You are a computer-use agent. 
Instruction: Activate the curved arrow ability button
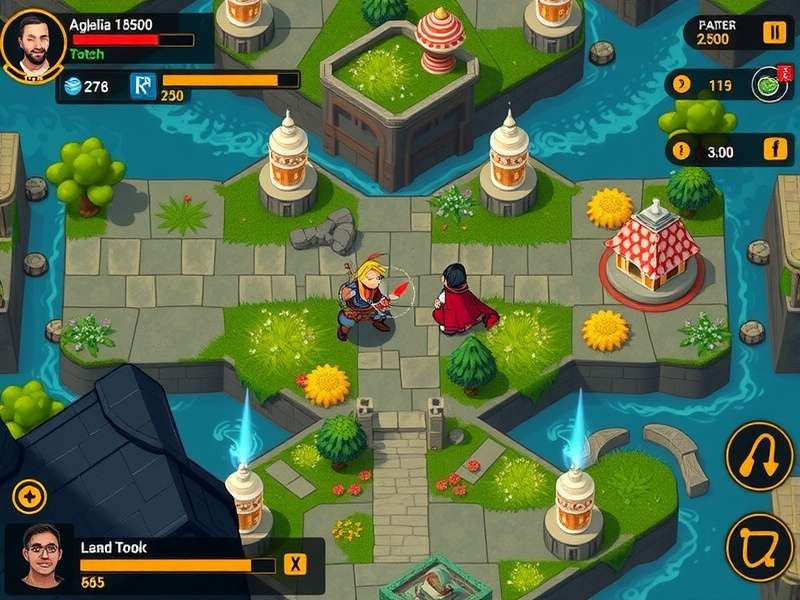[759, 457]
